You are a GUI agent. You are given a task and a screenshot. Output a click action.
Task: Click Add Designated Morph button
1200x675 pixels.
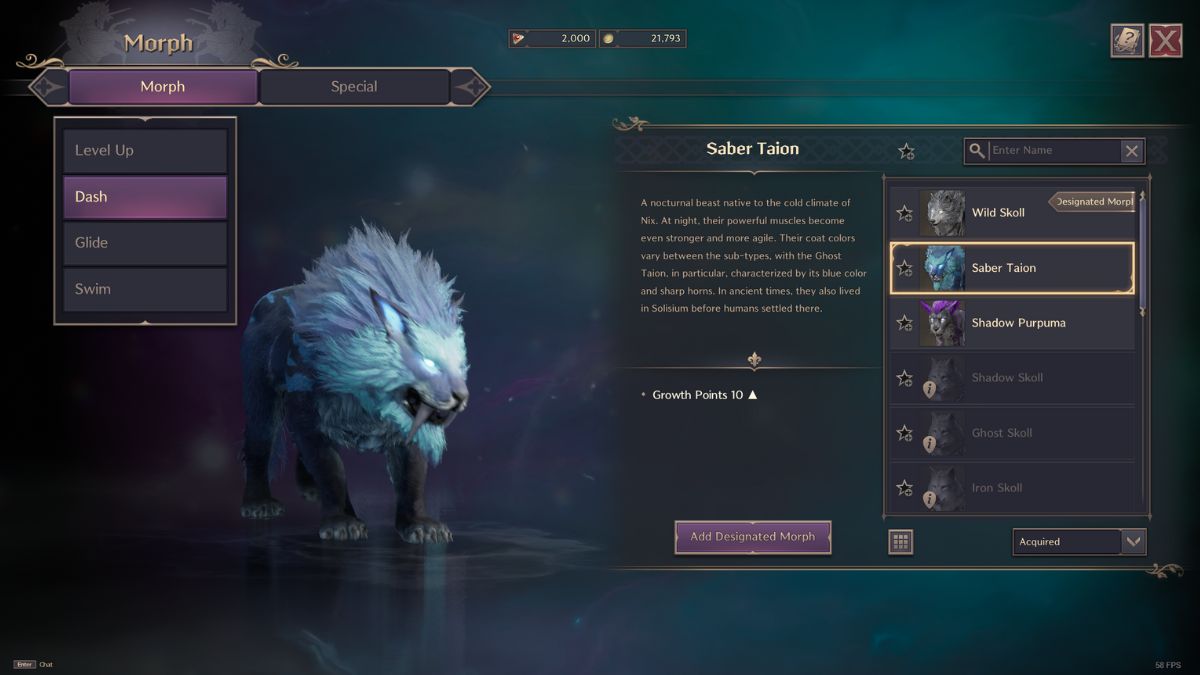click(752, 537)
